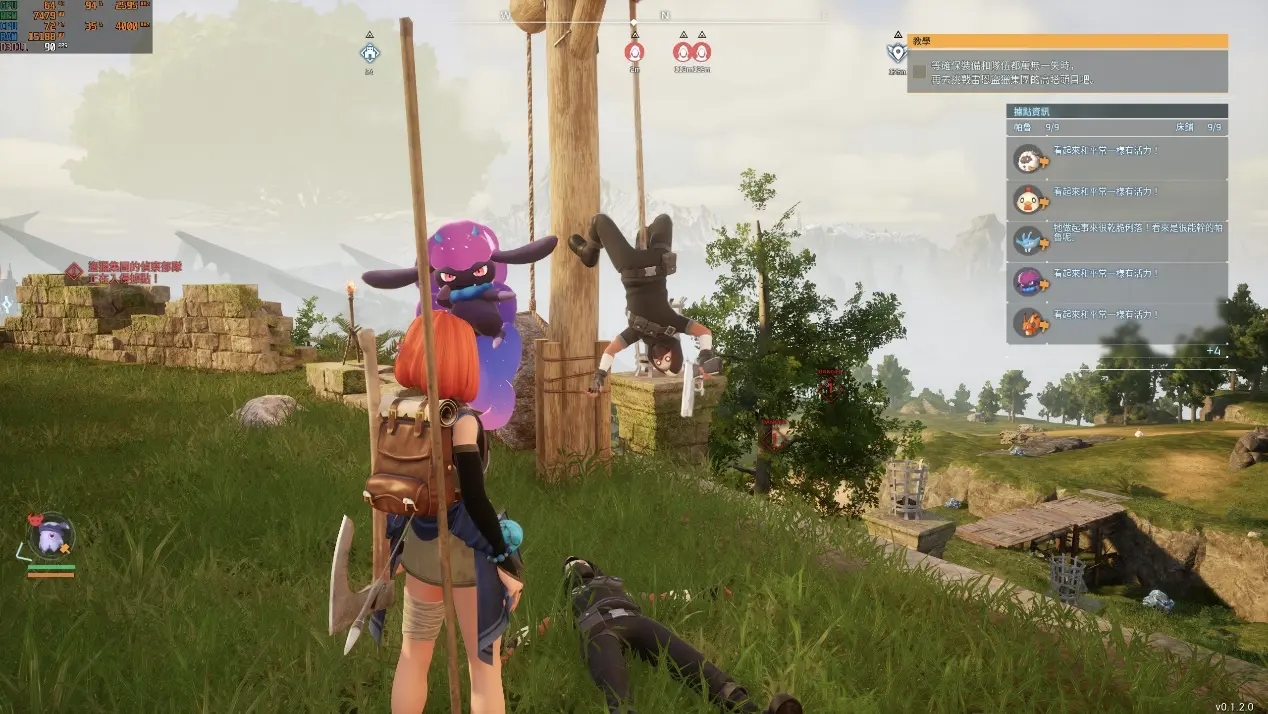The image size is (1268, 714).
Task: Choose the blue bird pal row
Action: [1116, 241]
